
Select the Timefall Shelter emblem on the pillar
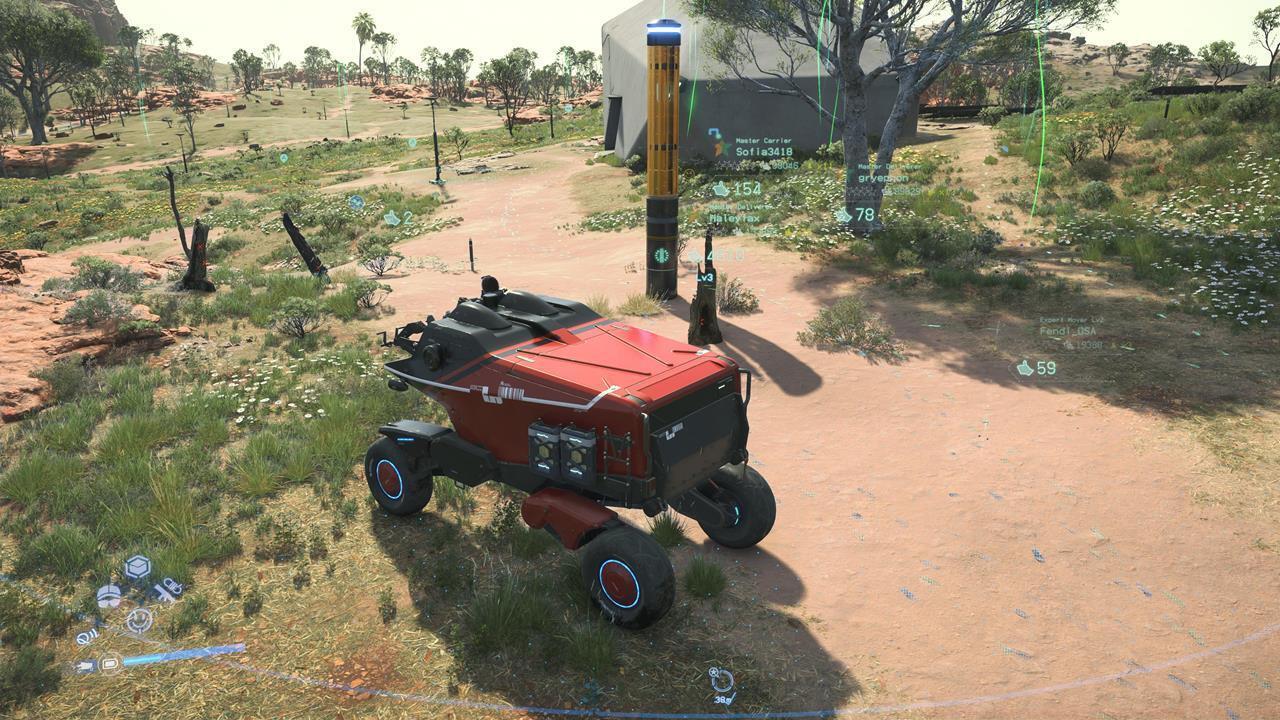pyautogui.click(x=660, y=257)
